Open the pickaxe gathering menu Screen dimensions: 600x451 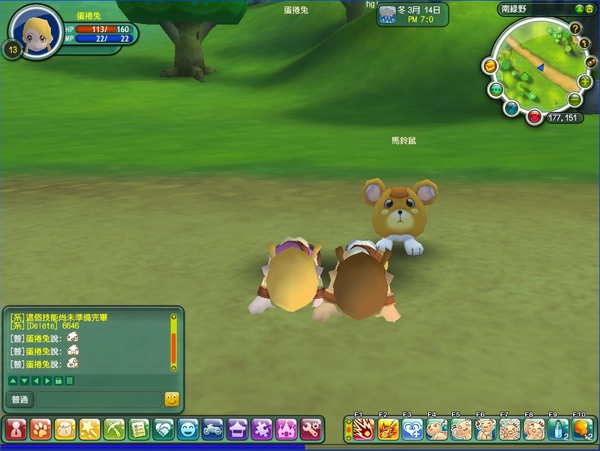114,429
